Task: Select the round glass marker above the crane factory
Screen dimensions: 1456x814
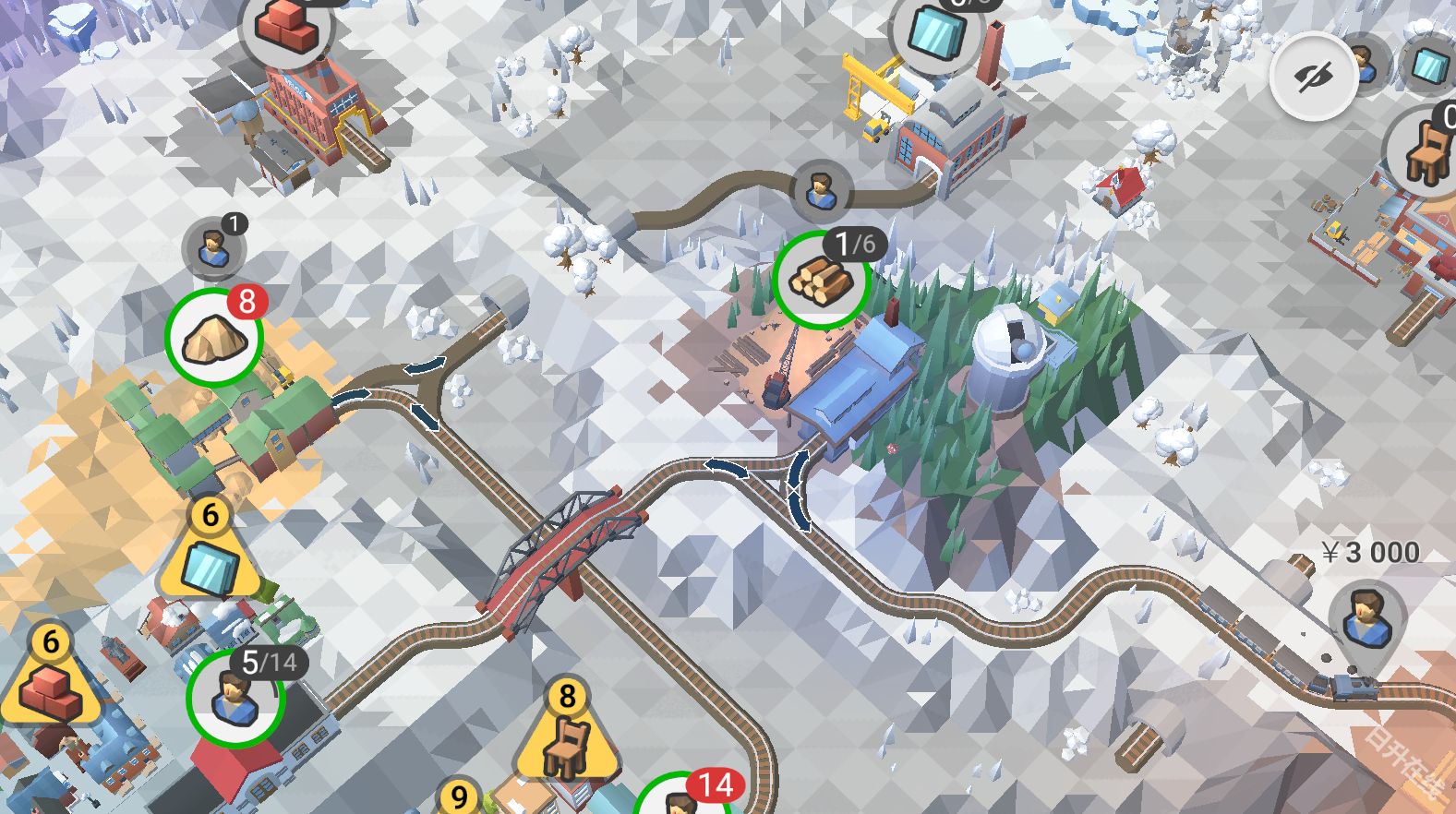Action: [937, 32]
